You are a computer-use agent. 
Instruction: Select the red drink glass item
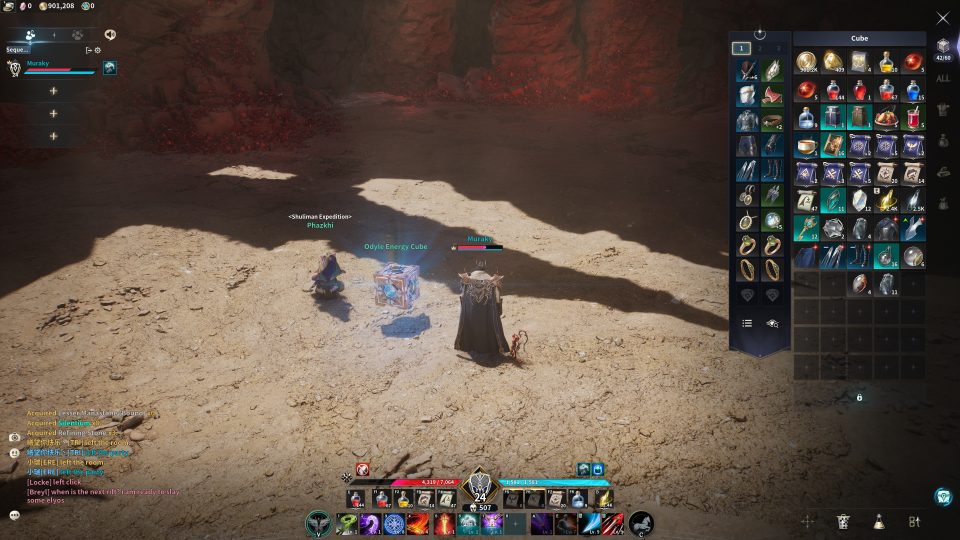click(913, 118)
